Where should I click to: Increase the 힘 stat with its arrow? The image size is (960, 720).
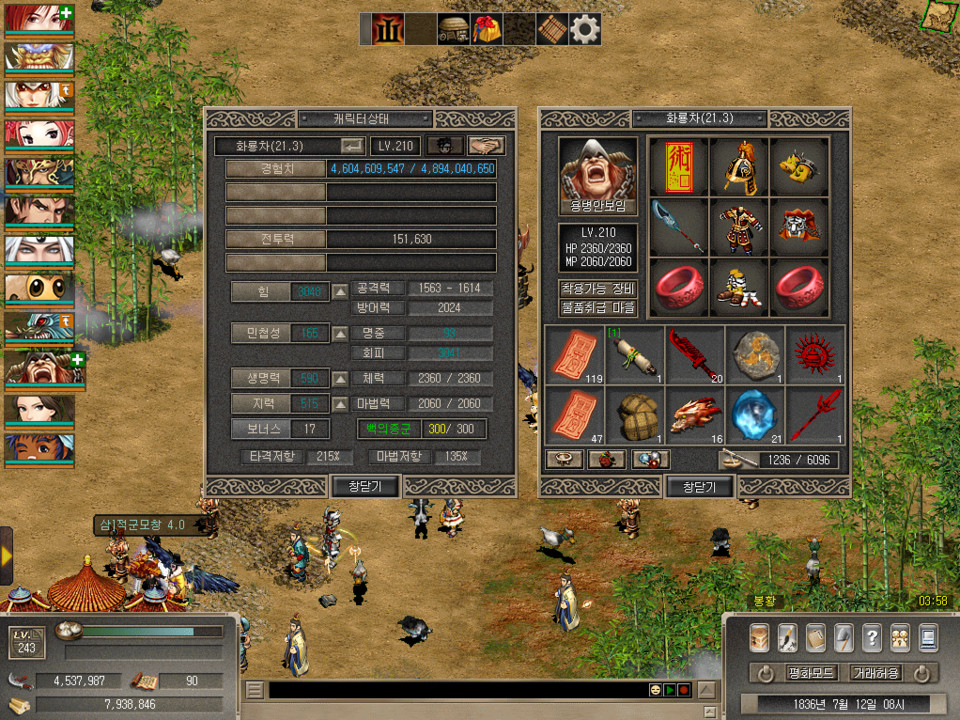pos(340,291)
